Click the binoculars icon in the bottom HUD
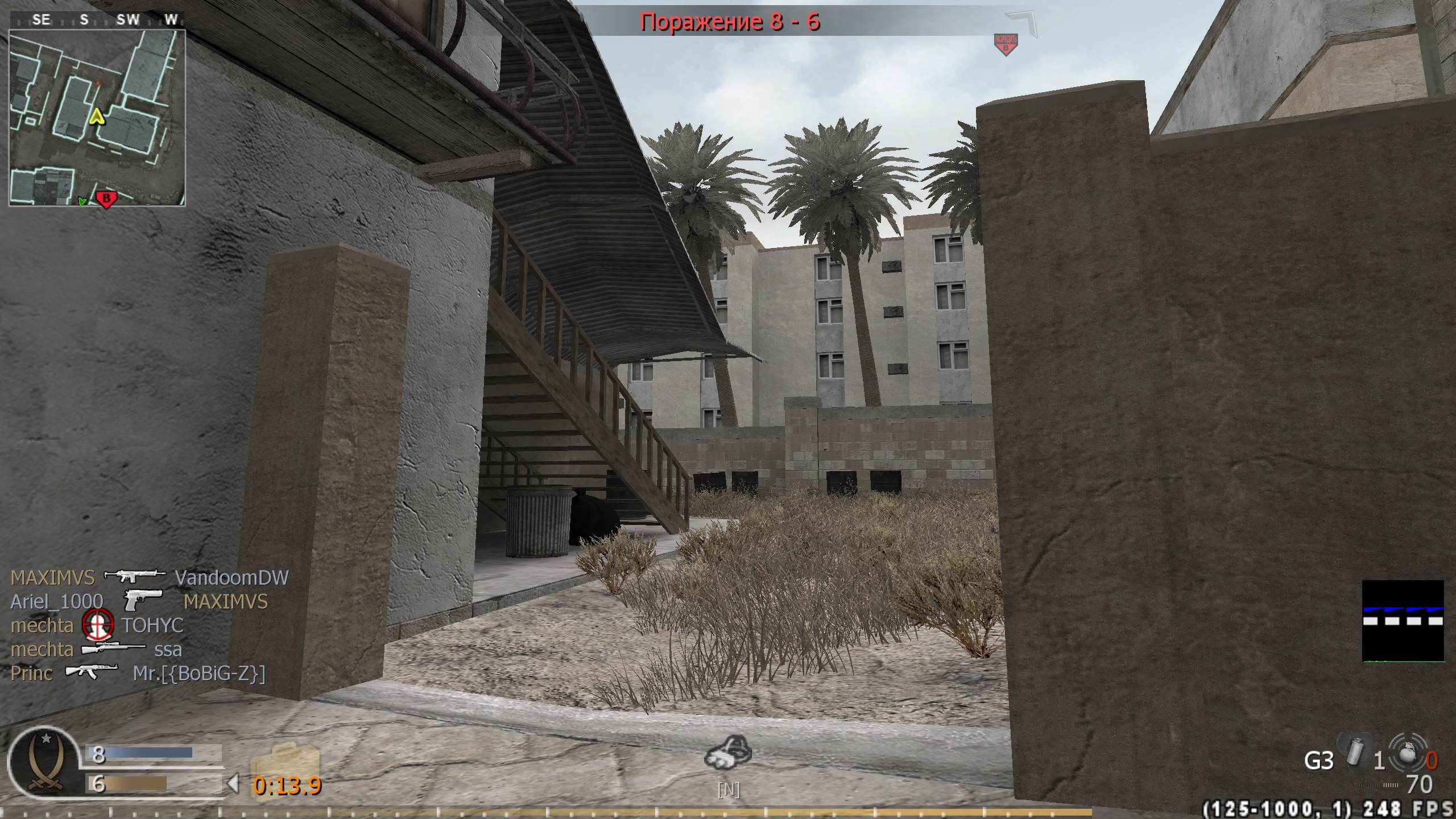This screenshot has width=1456, height=819. (730, 754)
